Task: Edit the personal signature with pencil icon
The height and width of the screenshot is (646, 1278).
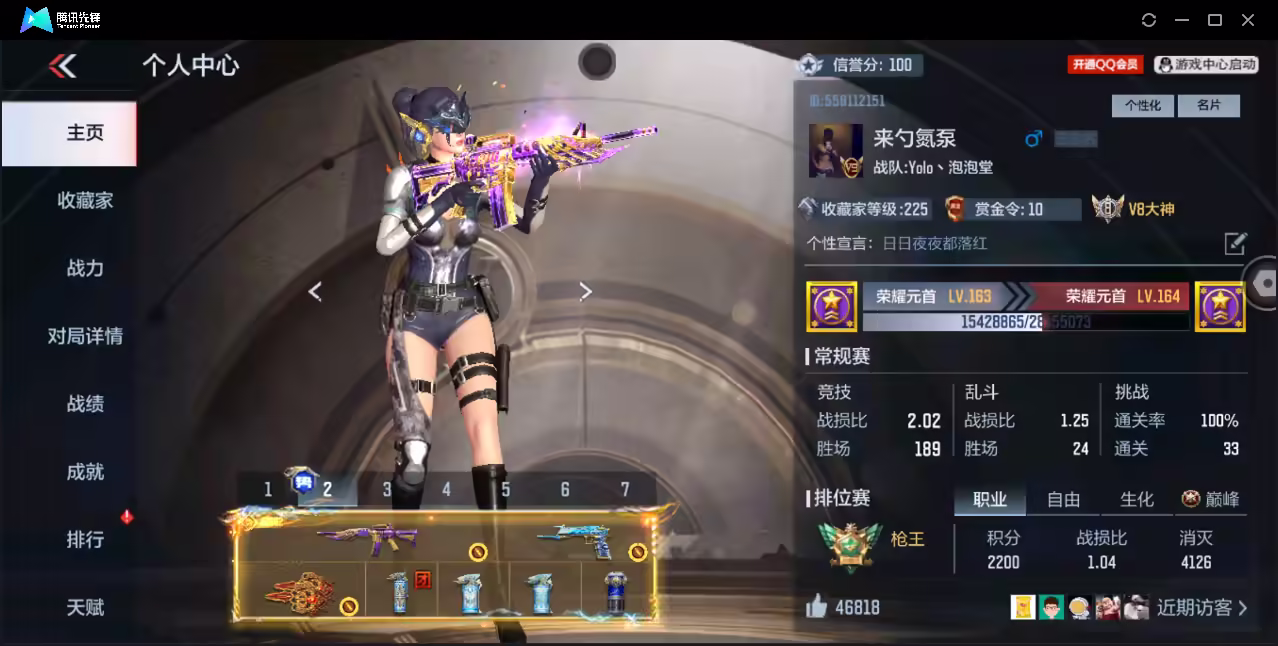Action: 1235,243
